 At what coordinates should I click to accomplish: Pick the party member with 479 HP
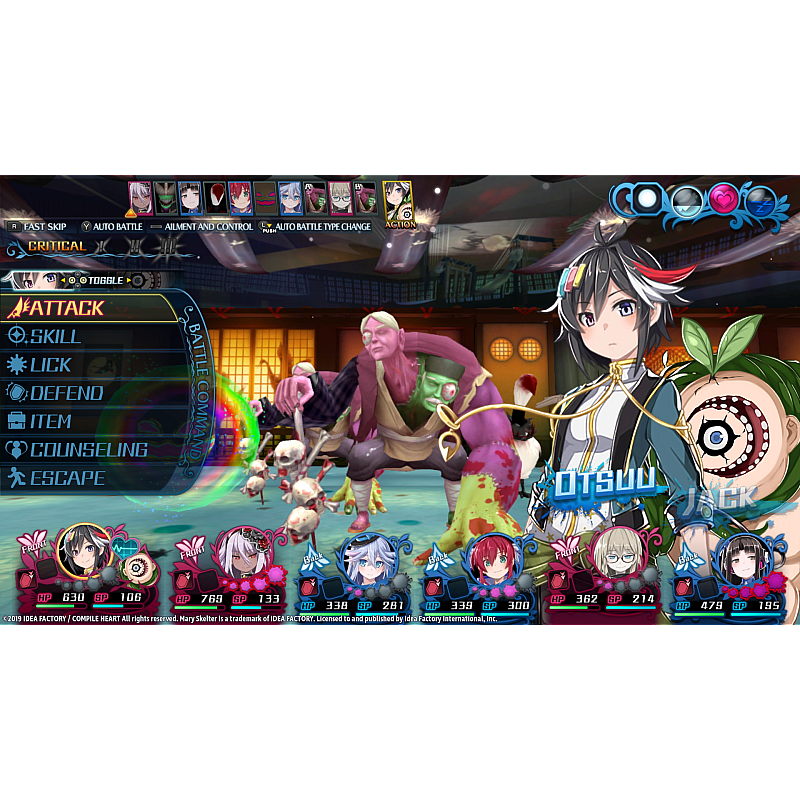(741, 558)
